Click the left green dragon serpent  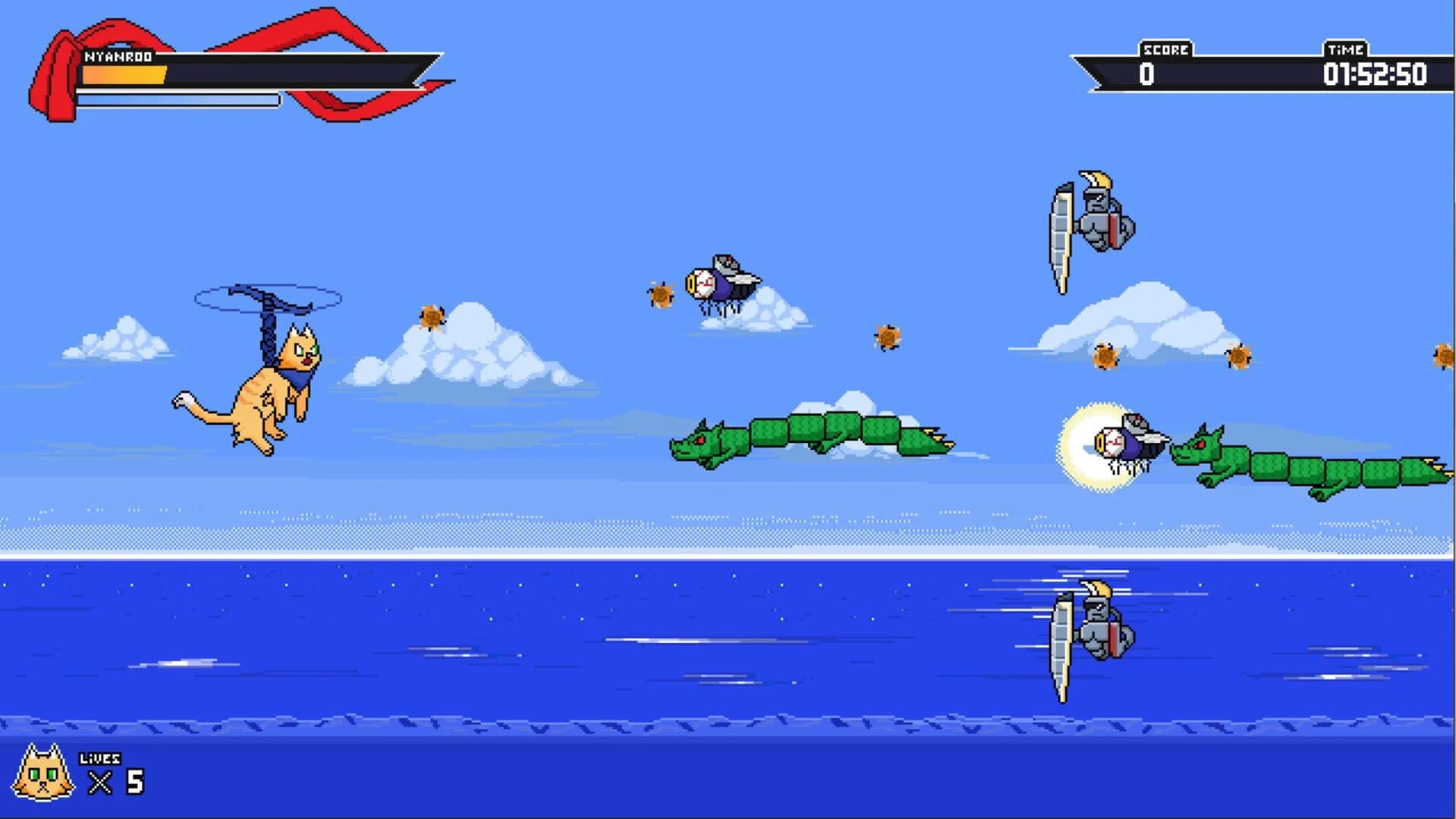click(812, 440)
